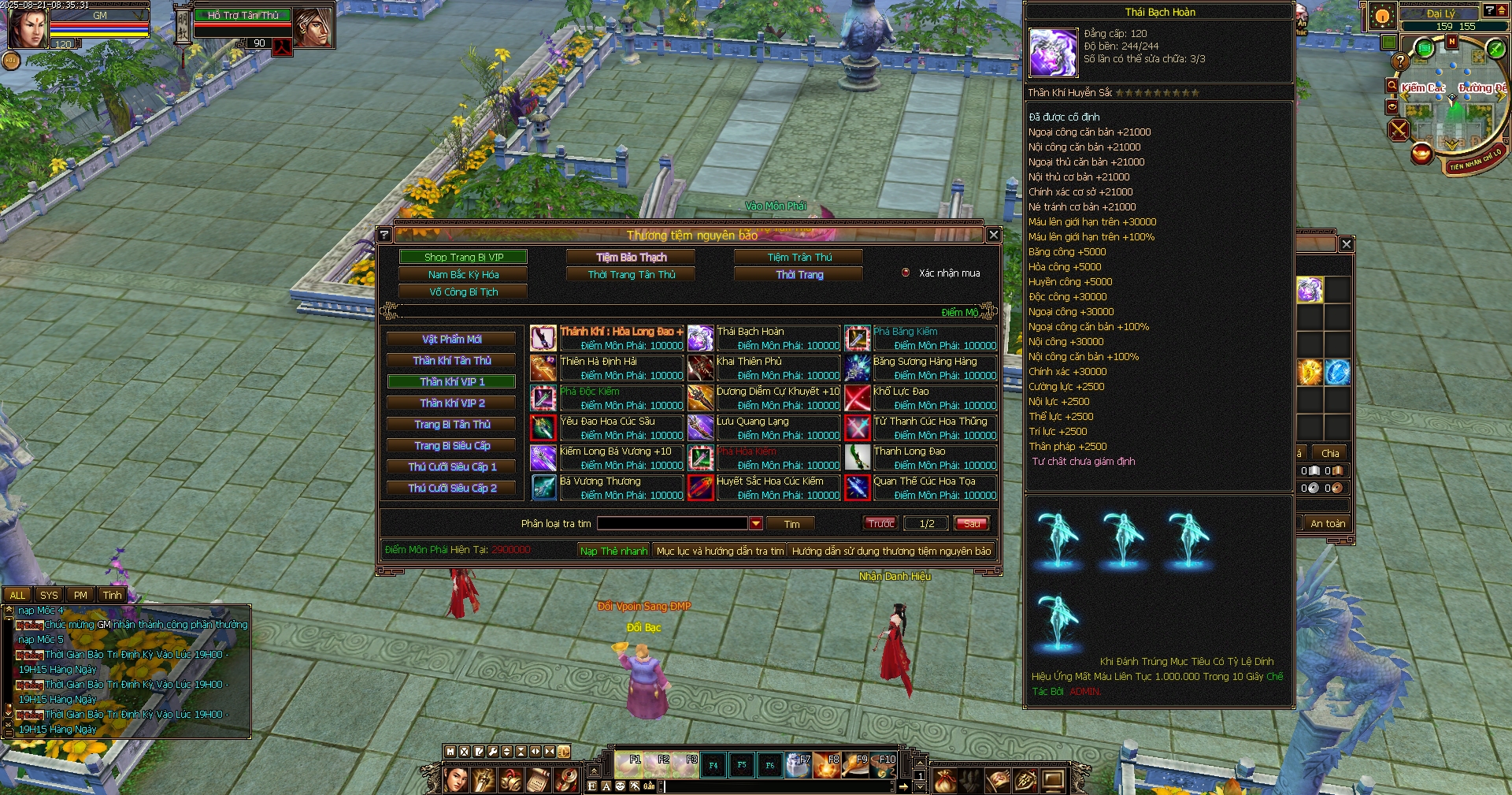The height and width of the screenshot is (795, 1512).
Task: Open the Tiệm Tân Thủ shop tab
Action: (x=799, y=257)
